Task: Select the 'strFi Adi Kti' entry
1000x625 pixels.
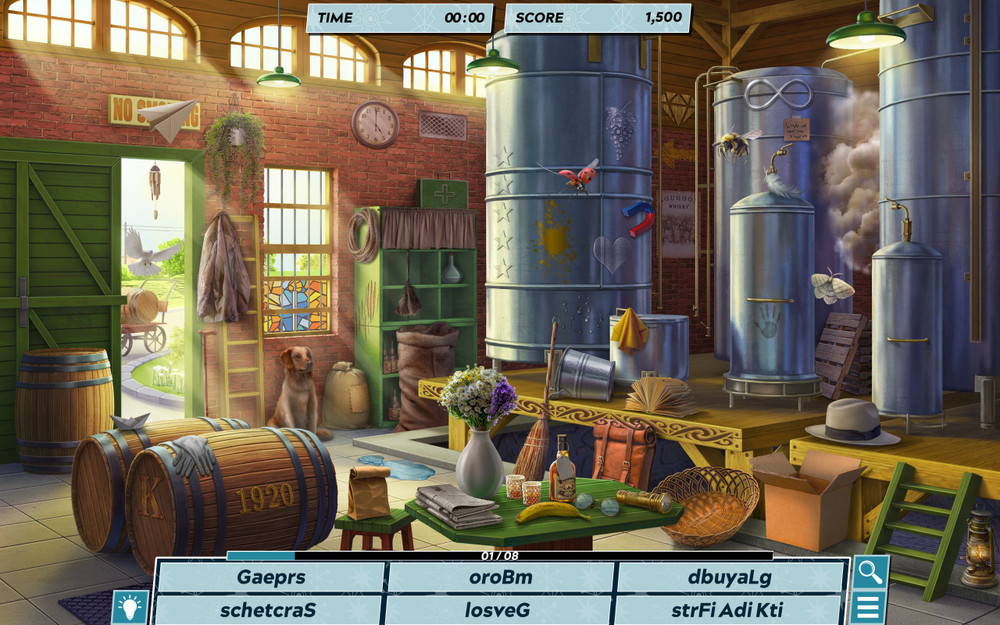Action: [x=727, y=609]
